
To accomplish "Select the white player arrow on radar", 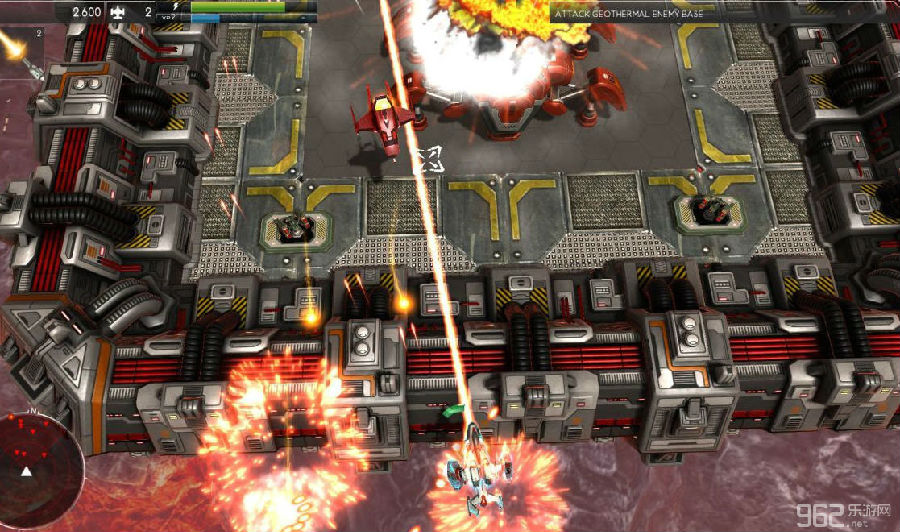I will (27, 471).
